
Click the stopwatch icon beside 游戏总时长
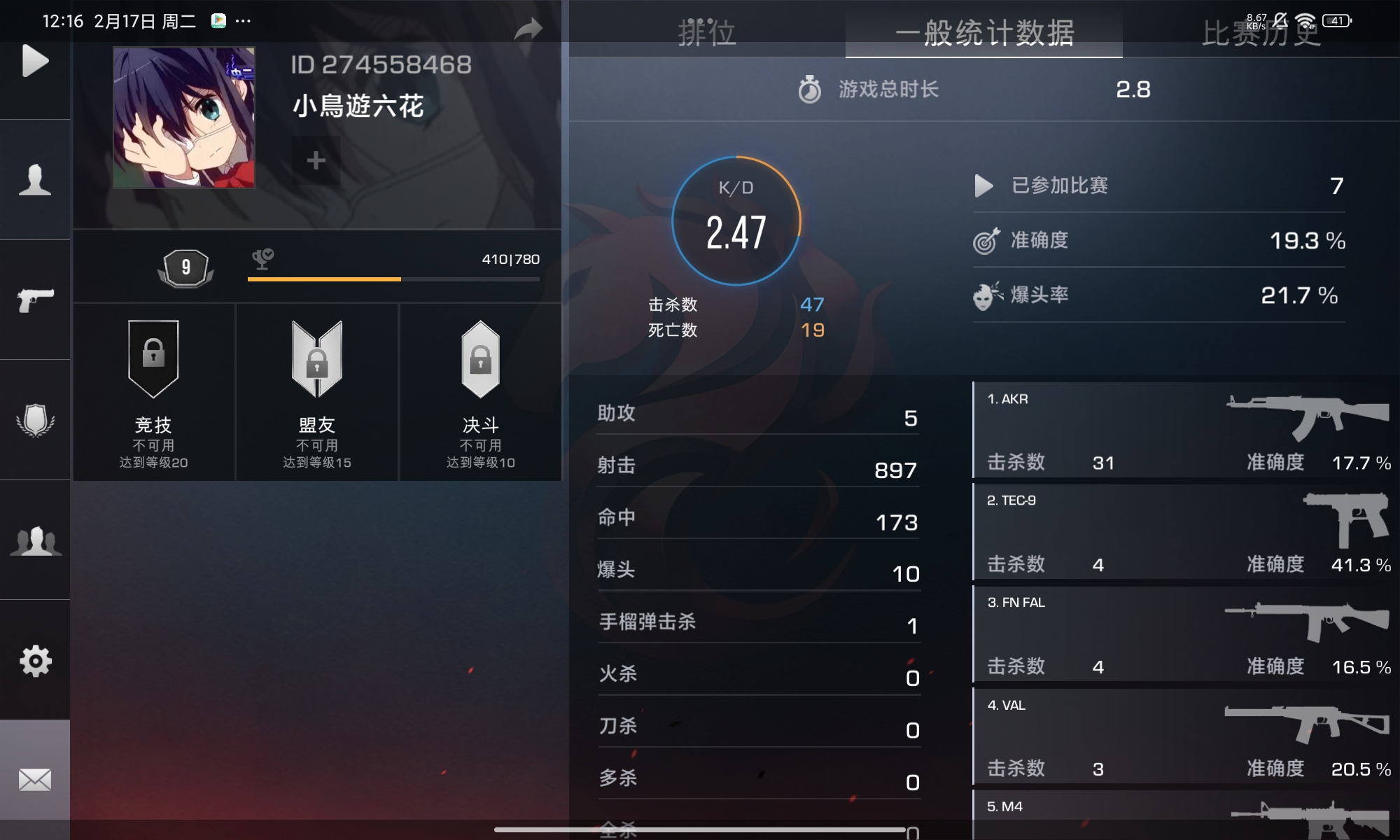(810, 89)
